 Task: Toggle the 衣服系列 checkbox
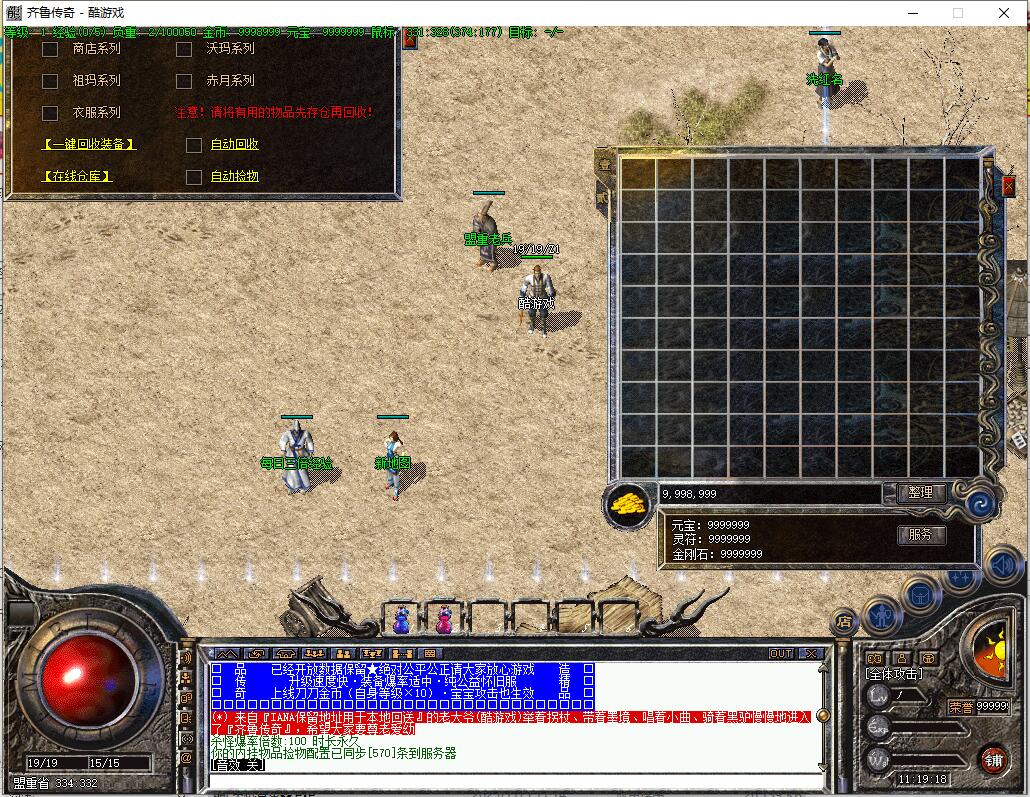tap(50, 113)
